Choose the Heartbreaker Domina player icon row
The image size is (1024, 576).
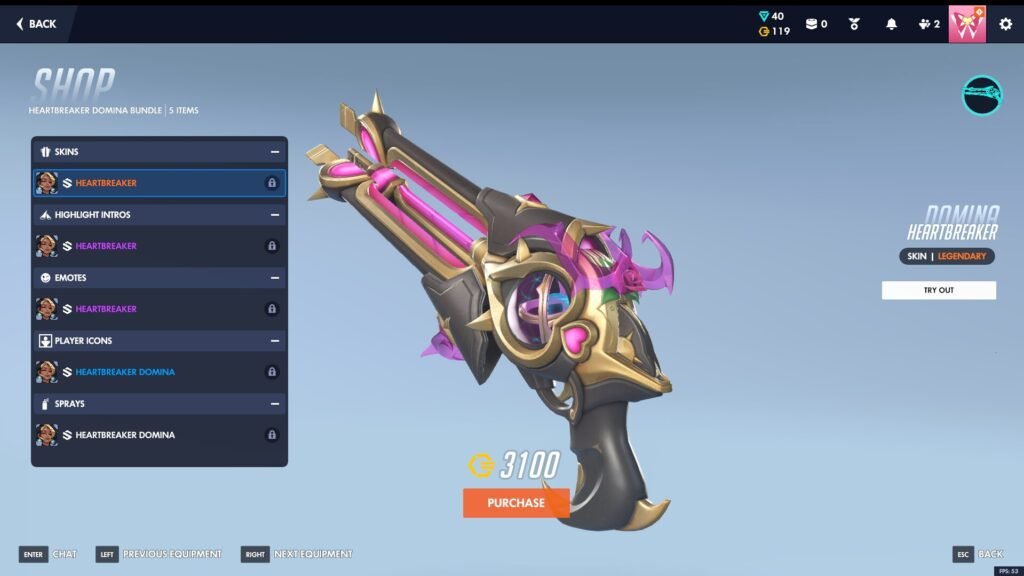pos(159,372)
